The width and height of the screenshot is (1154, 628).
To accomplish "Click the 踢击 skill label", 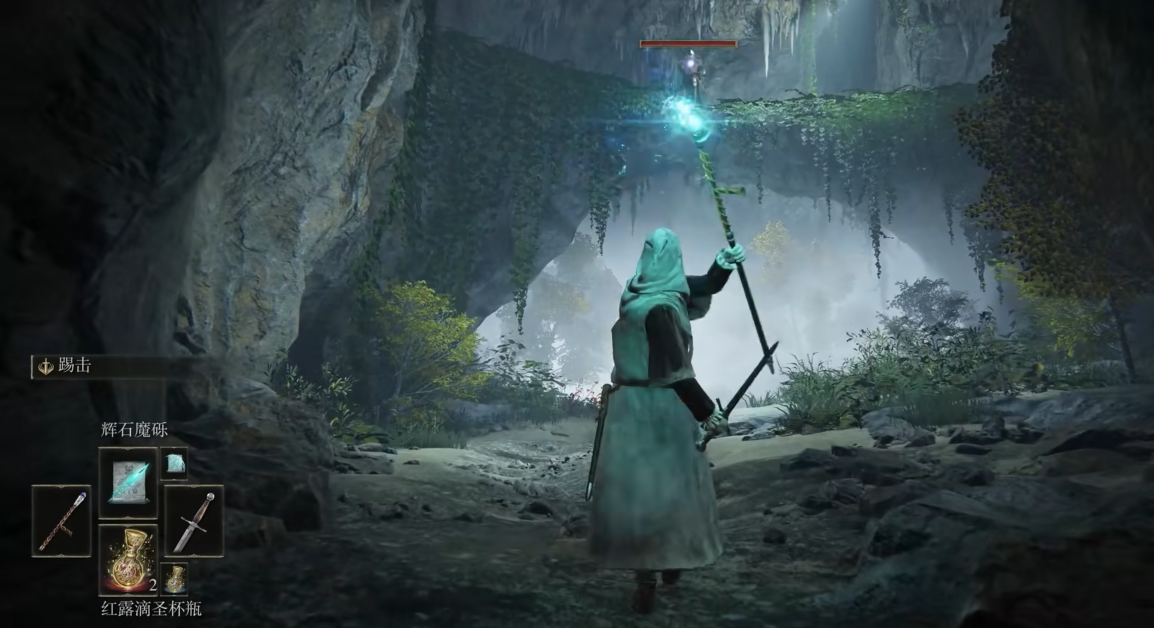I will [x=75, y=366].
